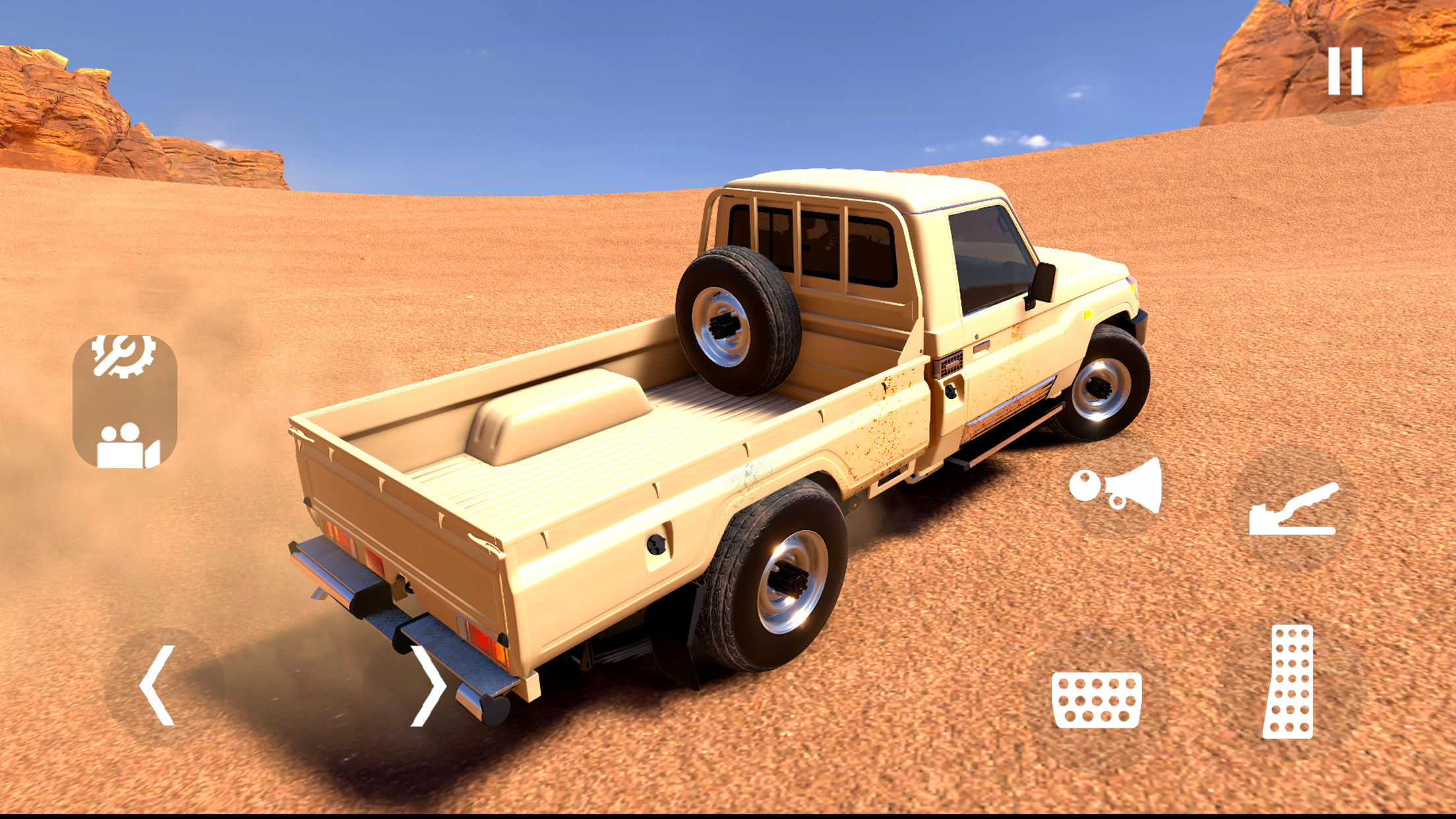Tap the brake pedal
The image size is (1456, 819).
pyautogui.click(x=1097, y=700)
